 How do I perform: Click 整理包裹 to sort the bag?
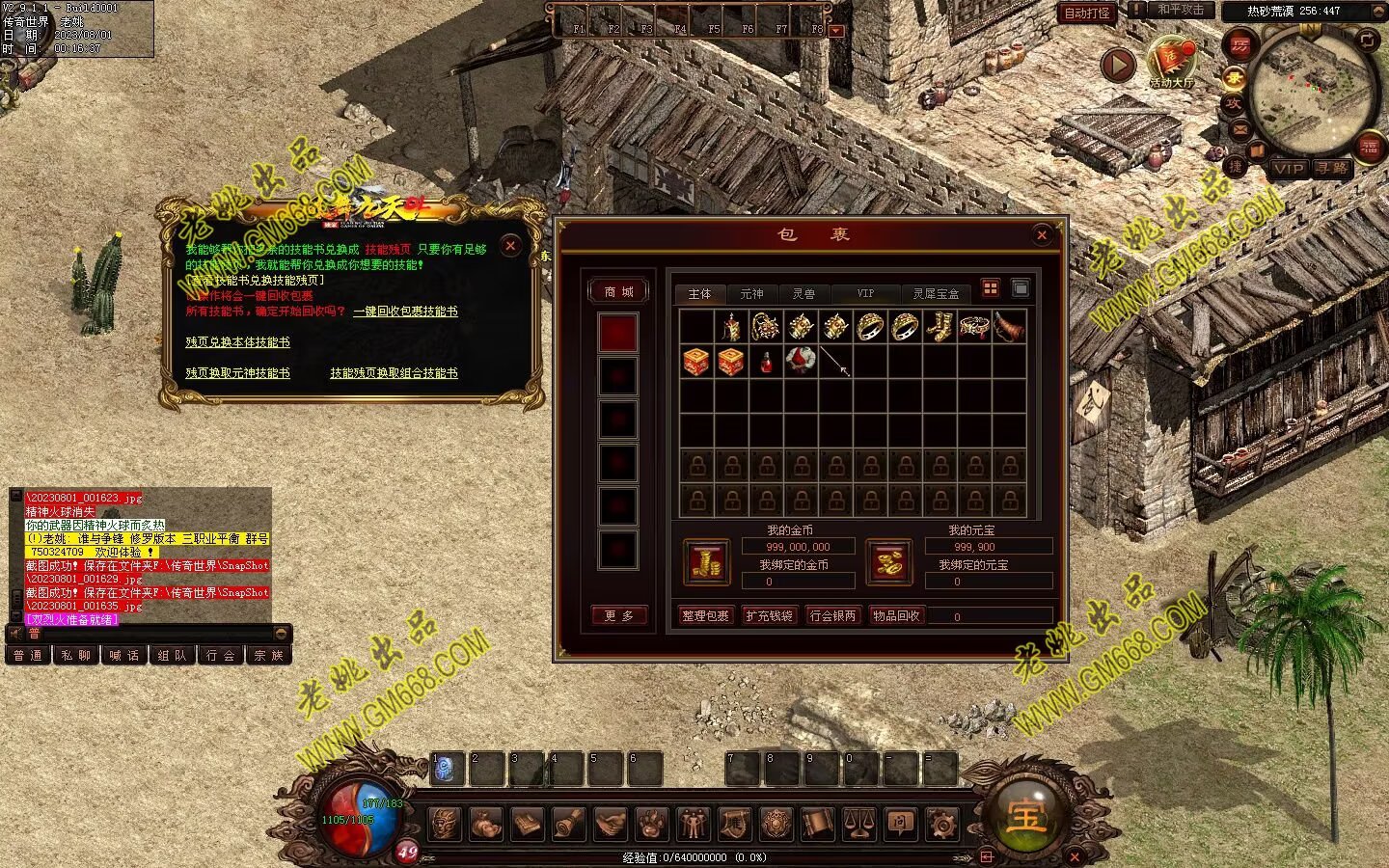coord(705,615)
